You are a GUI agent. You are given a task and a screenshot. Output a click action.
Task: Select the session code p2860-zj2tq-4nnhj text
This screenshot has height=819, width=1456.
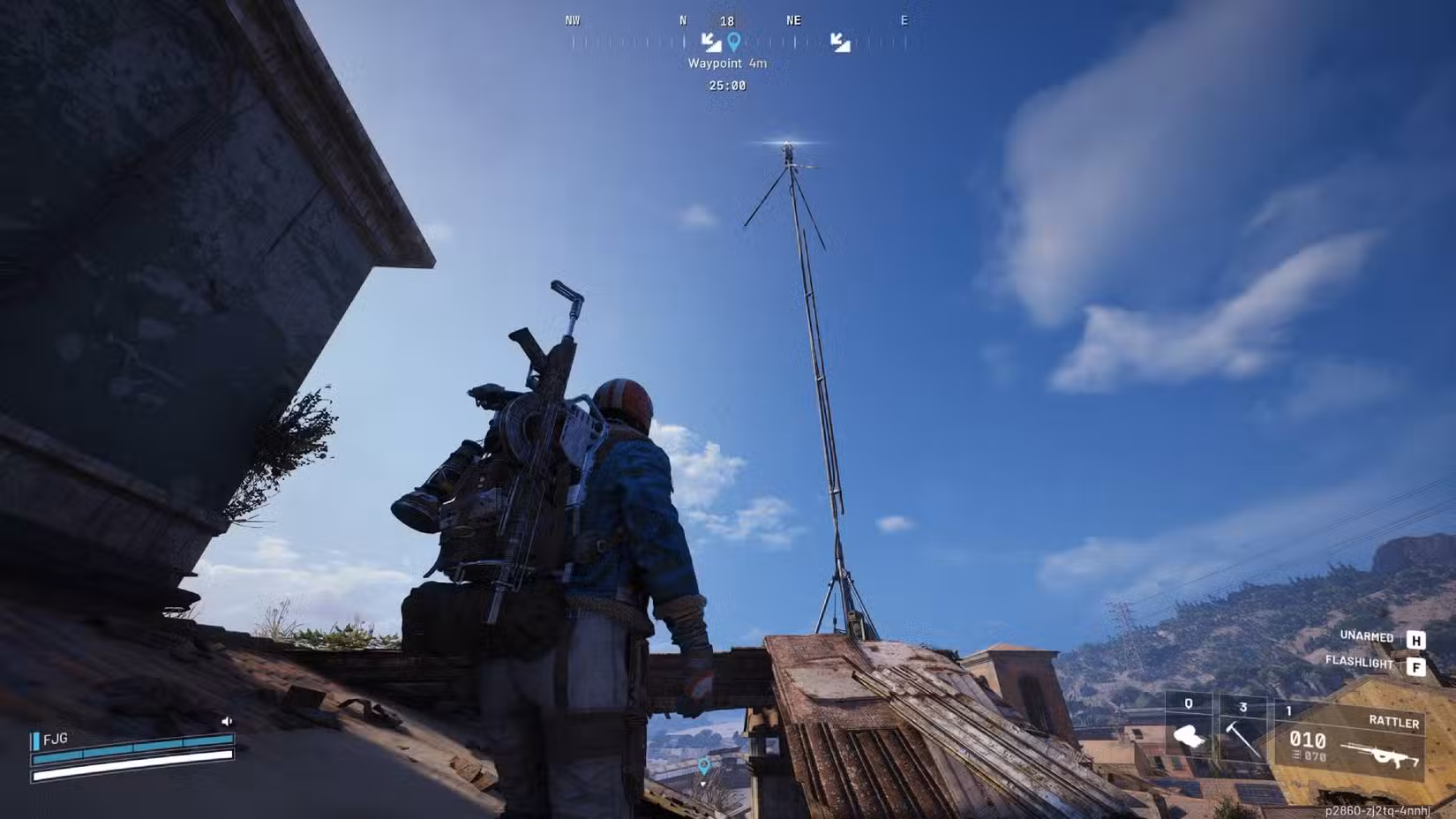[1379, 809]
